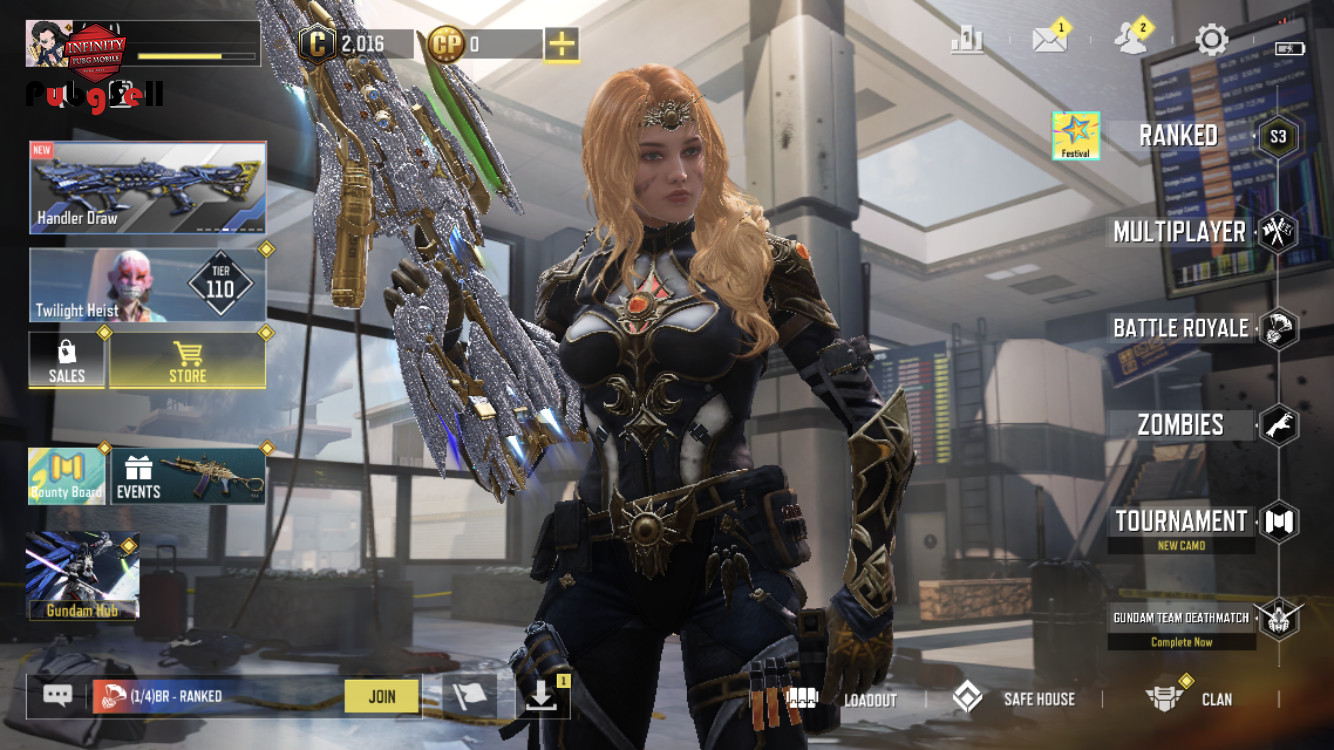Open the Twilight Heist battle pass
Image resolution: width=1334 pixels, height=750 pixels.
pyautogui.click(x=148, y=286)
